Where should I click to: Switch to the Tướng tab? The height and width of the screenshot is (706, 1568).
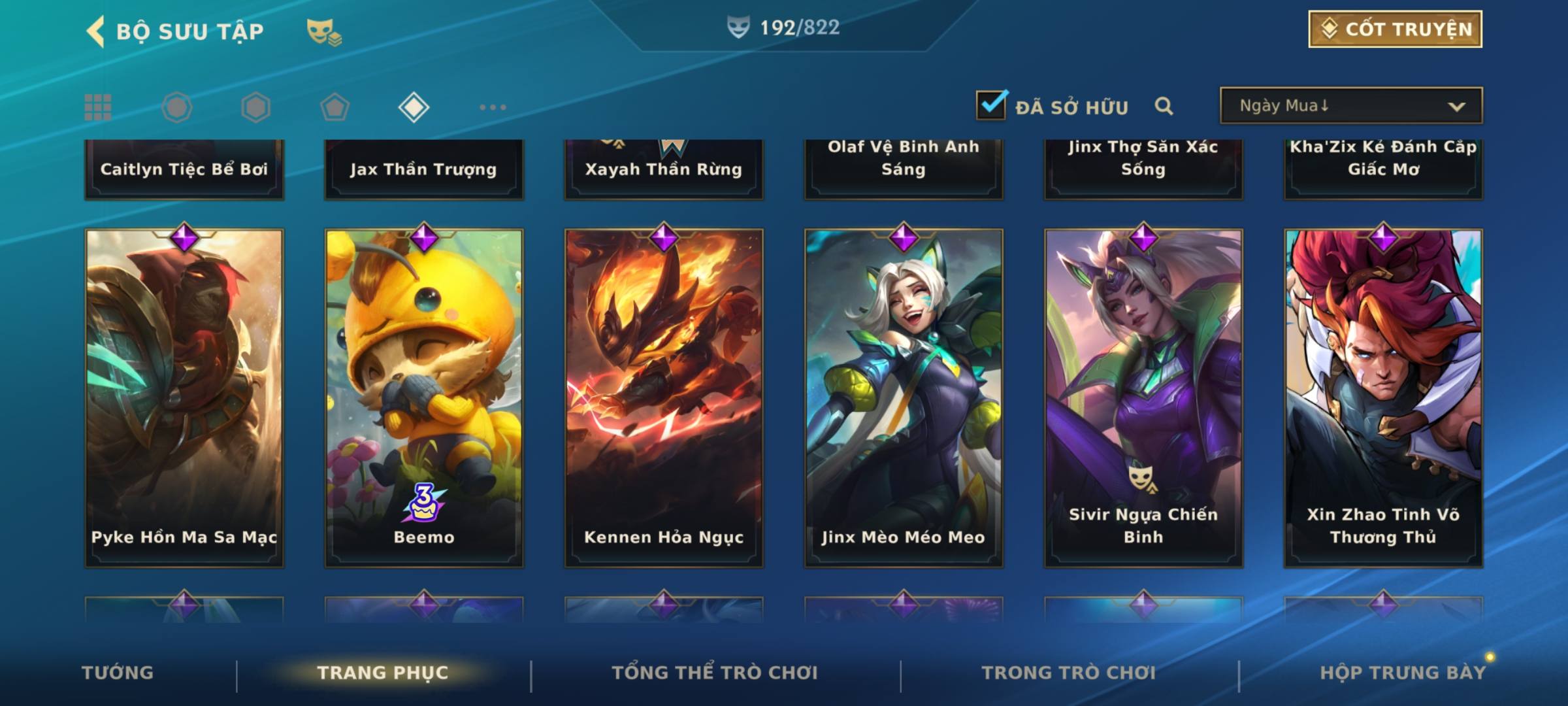(118, 673)
